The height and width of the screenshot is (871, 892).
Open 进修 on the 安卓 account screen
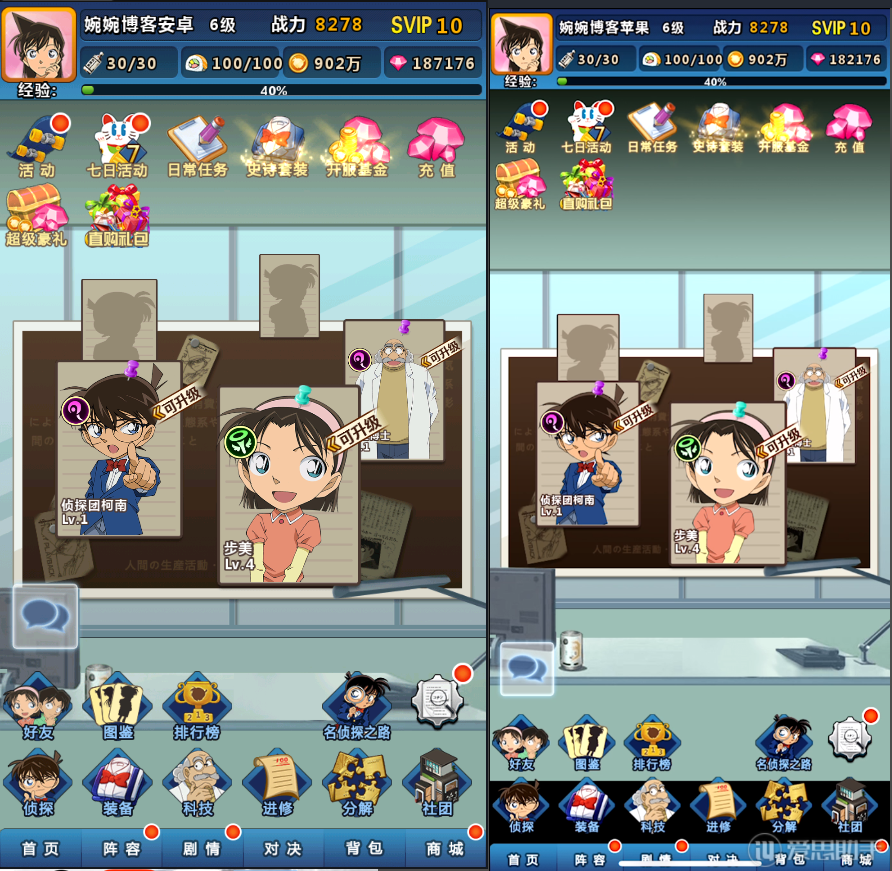point(277,783)
